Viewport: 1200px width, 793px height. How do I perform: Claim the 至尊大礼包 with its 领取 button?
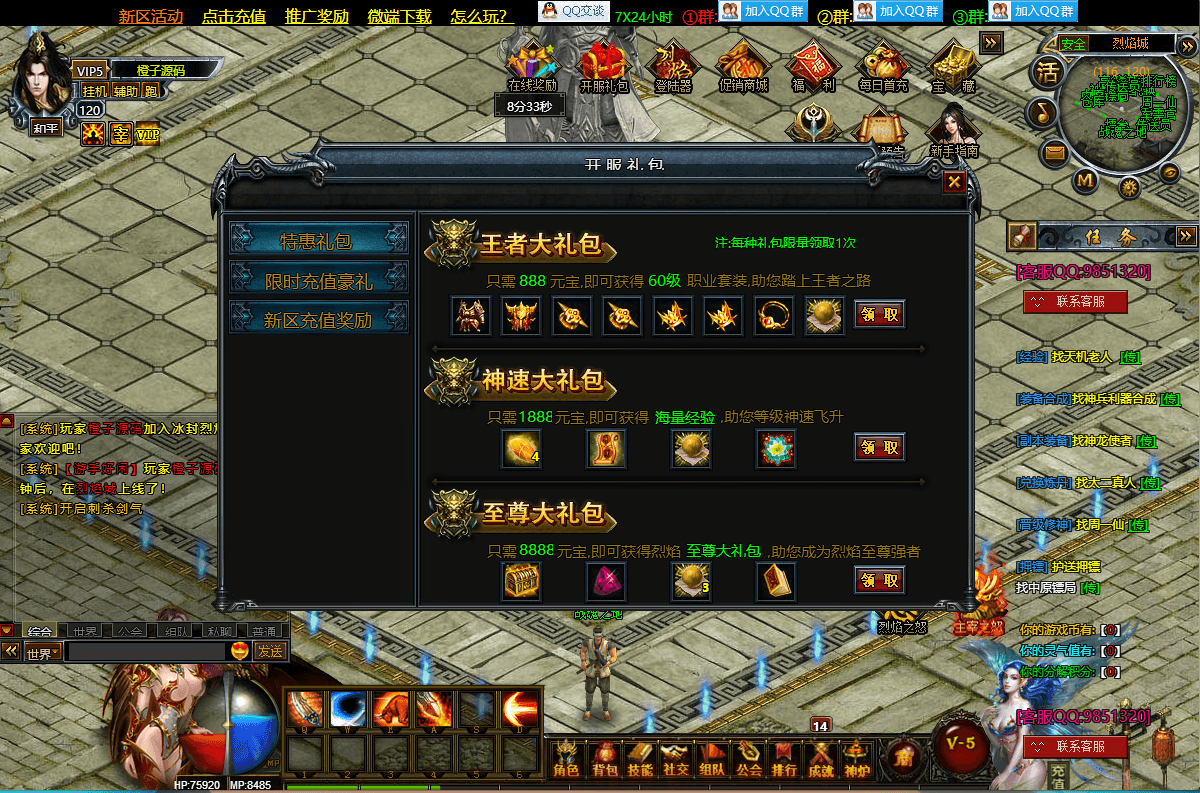pyautogui.click(x=879, y=580)
